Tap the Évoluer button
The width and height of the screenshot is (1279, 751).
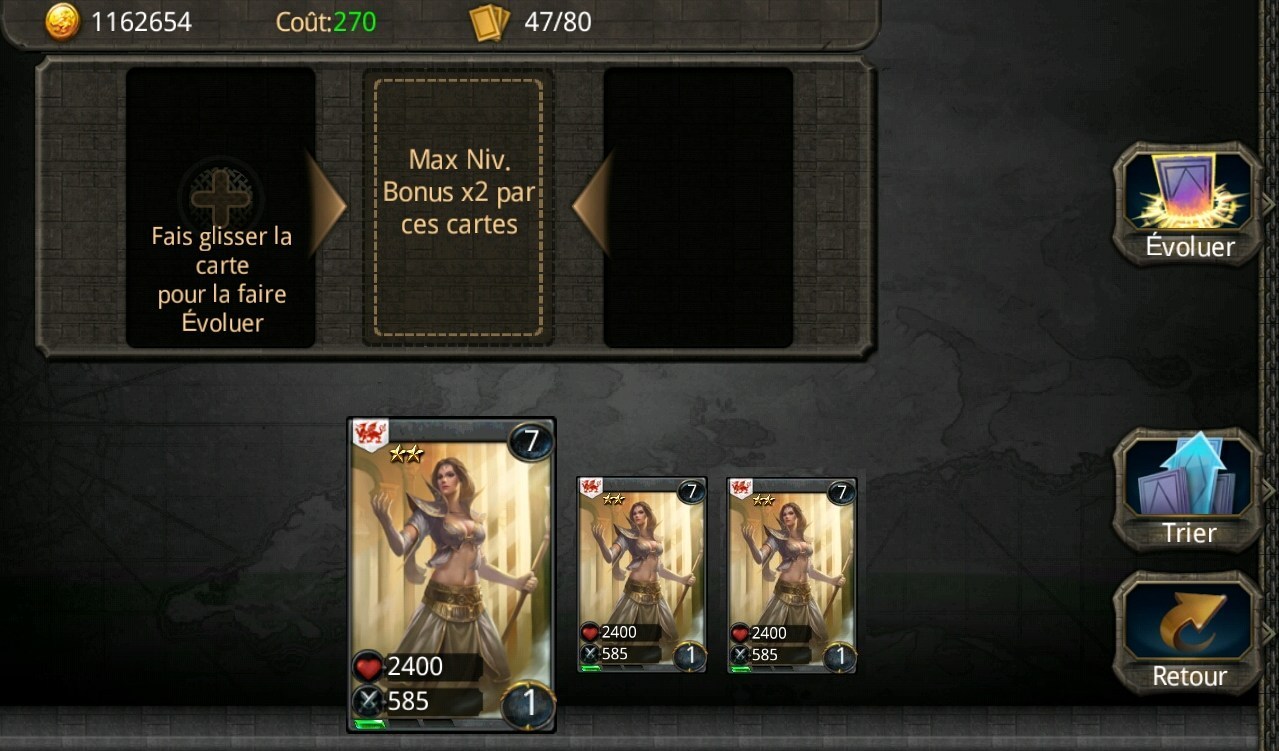click(1189, 205)
